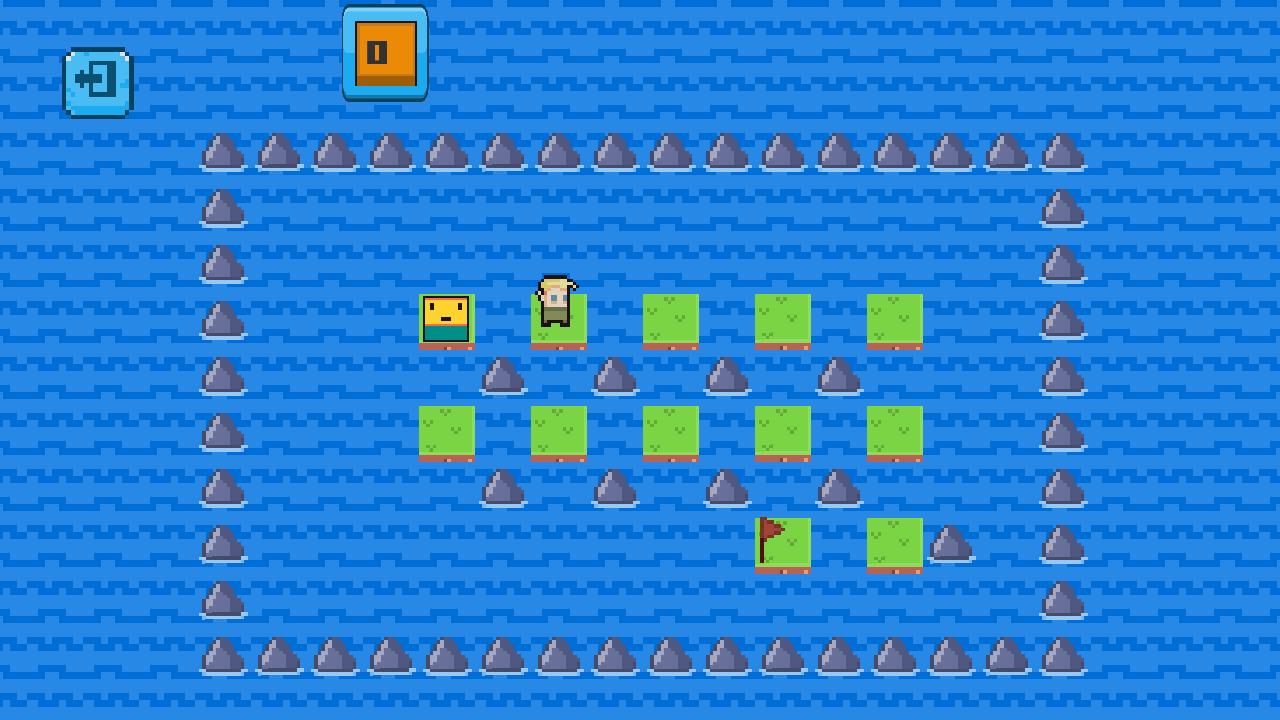1280x720 pixels.
Task: Select the grass tile below the yellow character
Action: (446, 432)
